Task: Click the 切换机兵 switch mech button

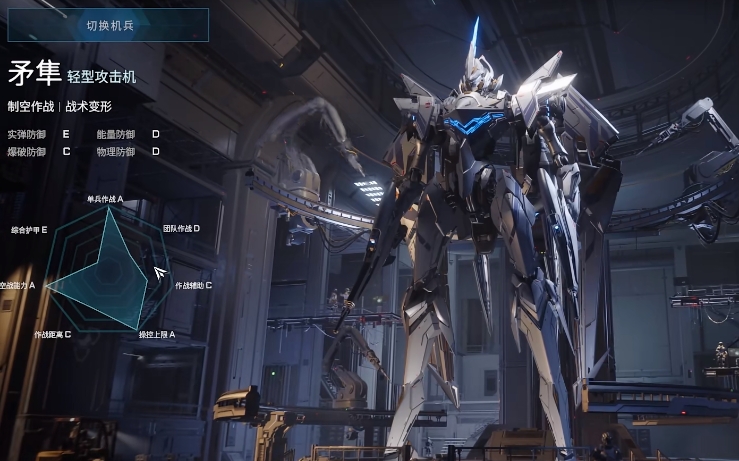Action: (x=108, y=25)
